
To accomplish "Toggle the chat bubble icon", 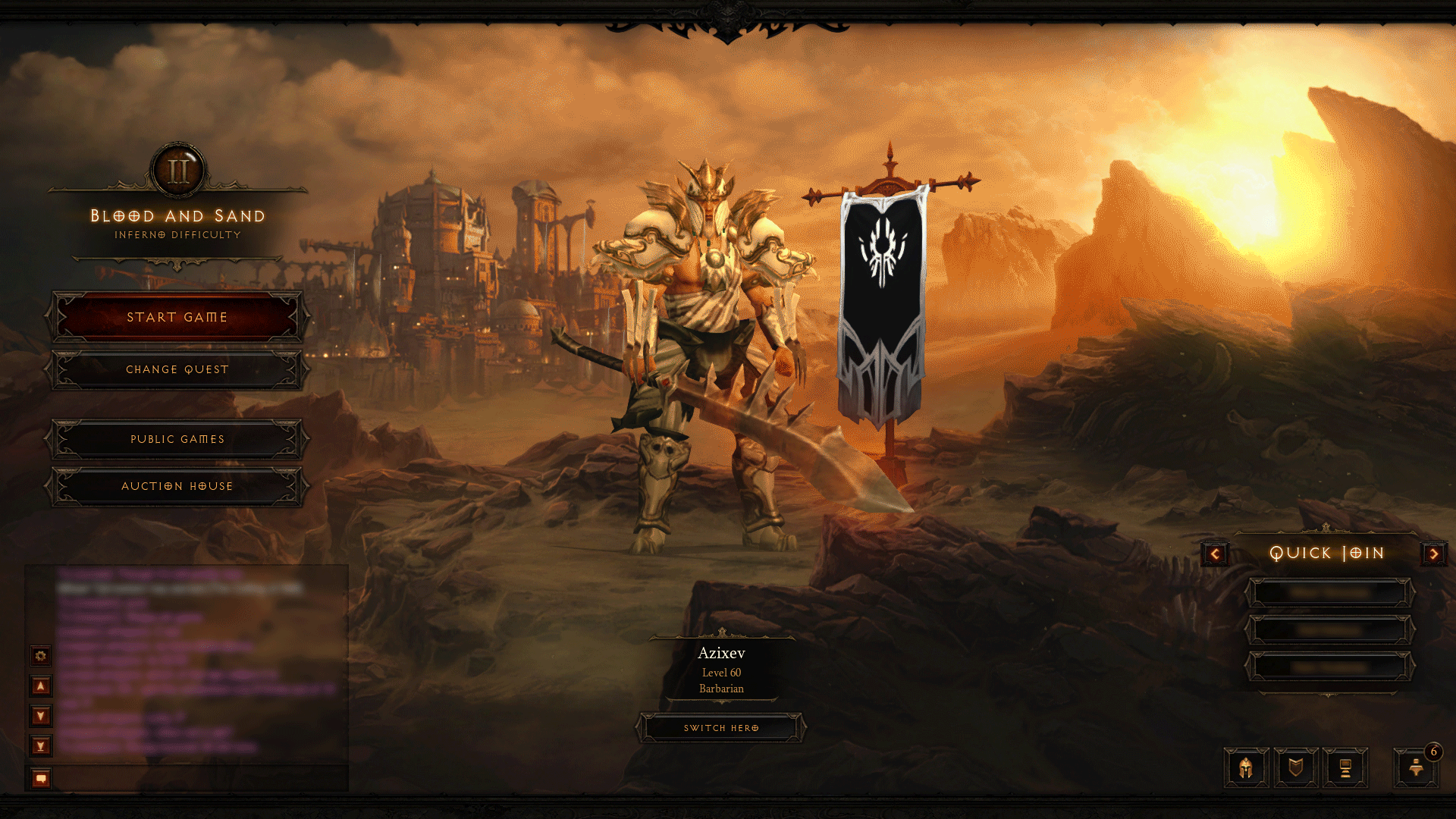I will pos(39,775).
